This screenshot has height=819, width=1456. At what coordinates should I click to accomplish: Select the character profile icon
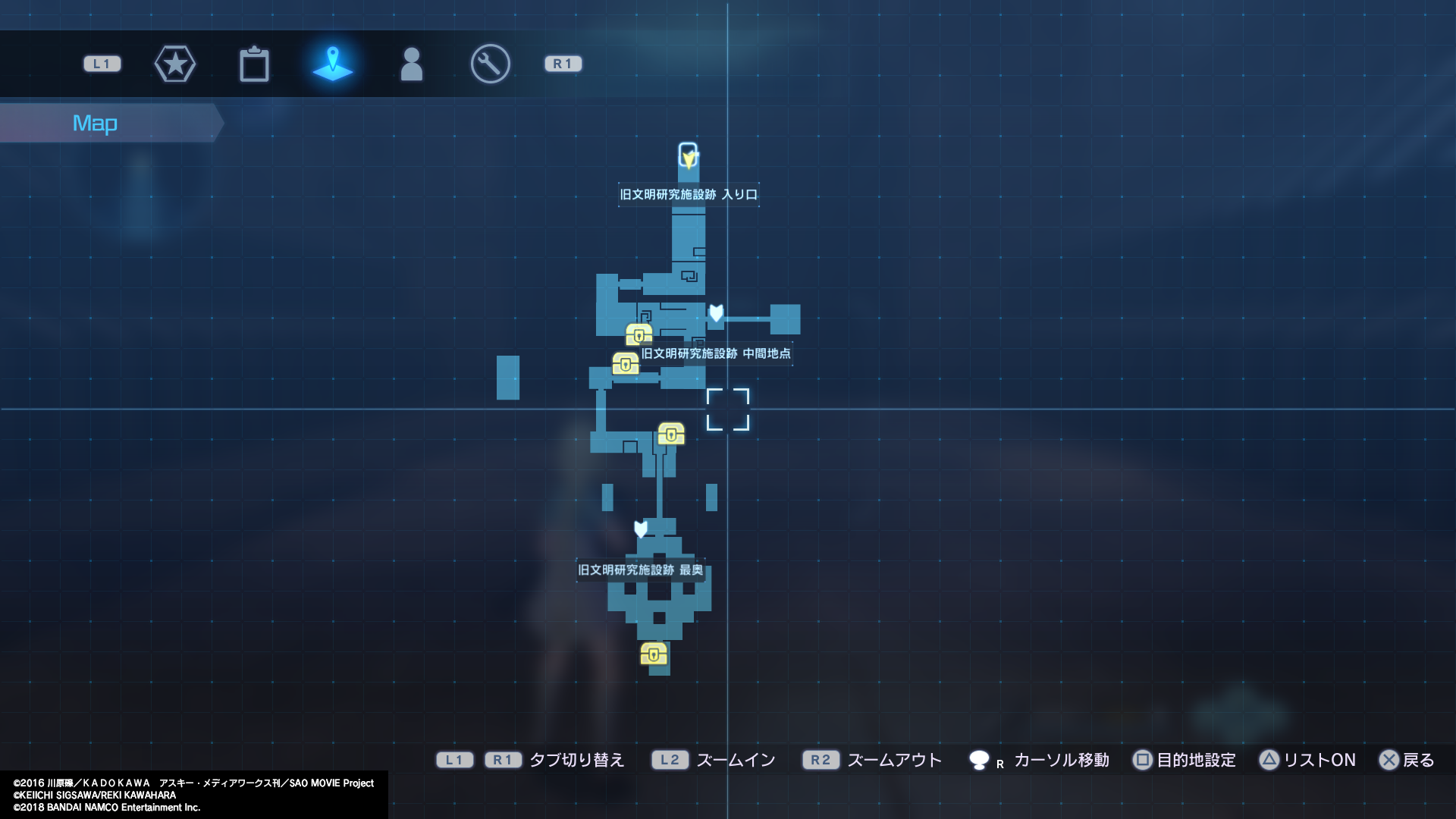410,64
